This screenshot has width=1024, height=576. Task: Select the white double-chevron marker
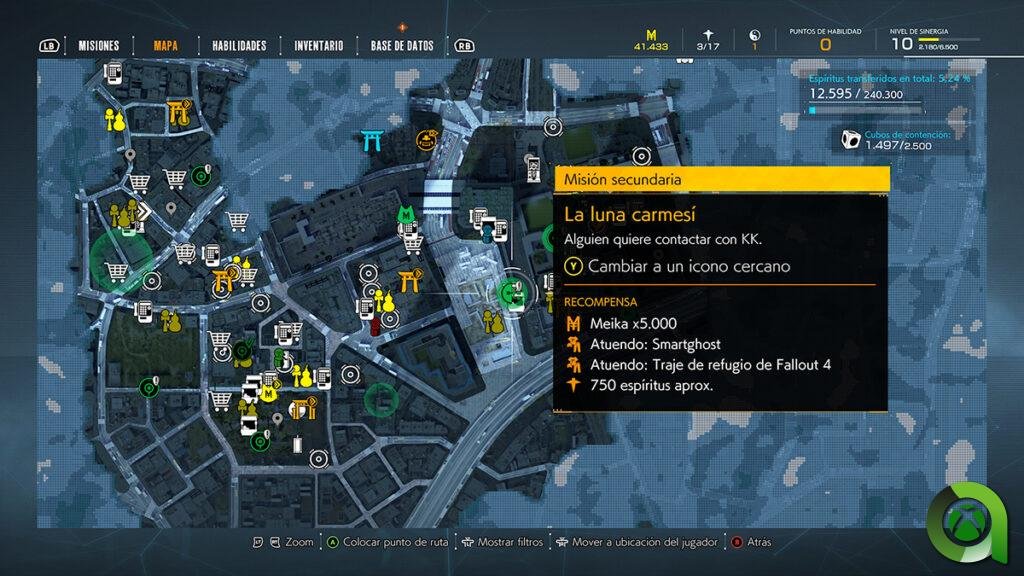(x=145, y=210)
